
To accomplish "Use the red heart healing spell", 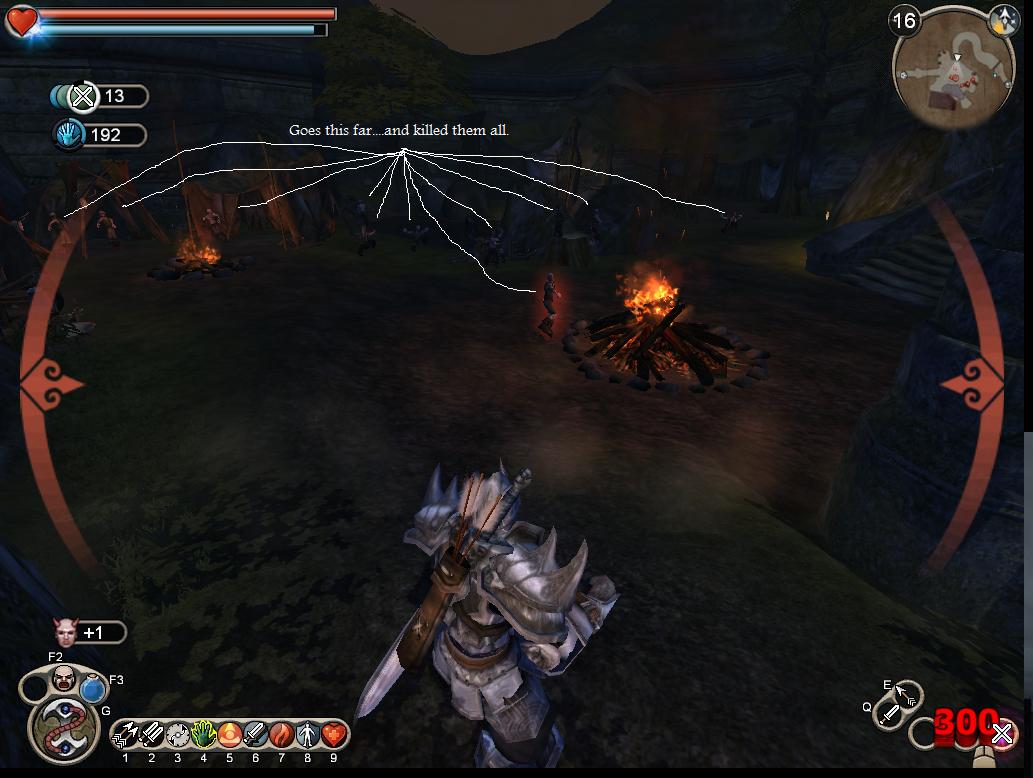I will [x=333, y=736].
